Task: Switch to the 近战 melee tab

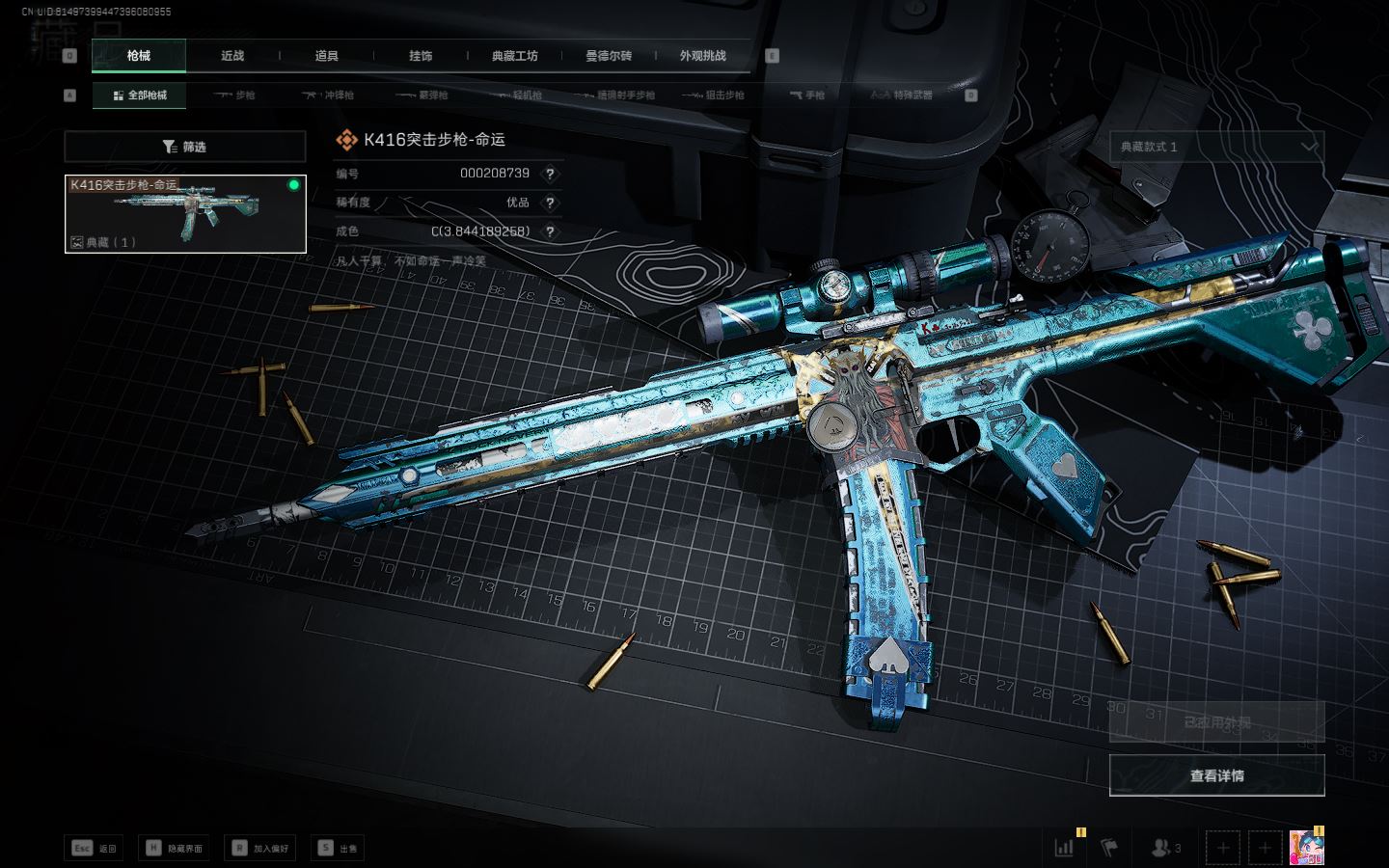Action: (232, 56)
